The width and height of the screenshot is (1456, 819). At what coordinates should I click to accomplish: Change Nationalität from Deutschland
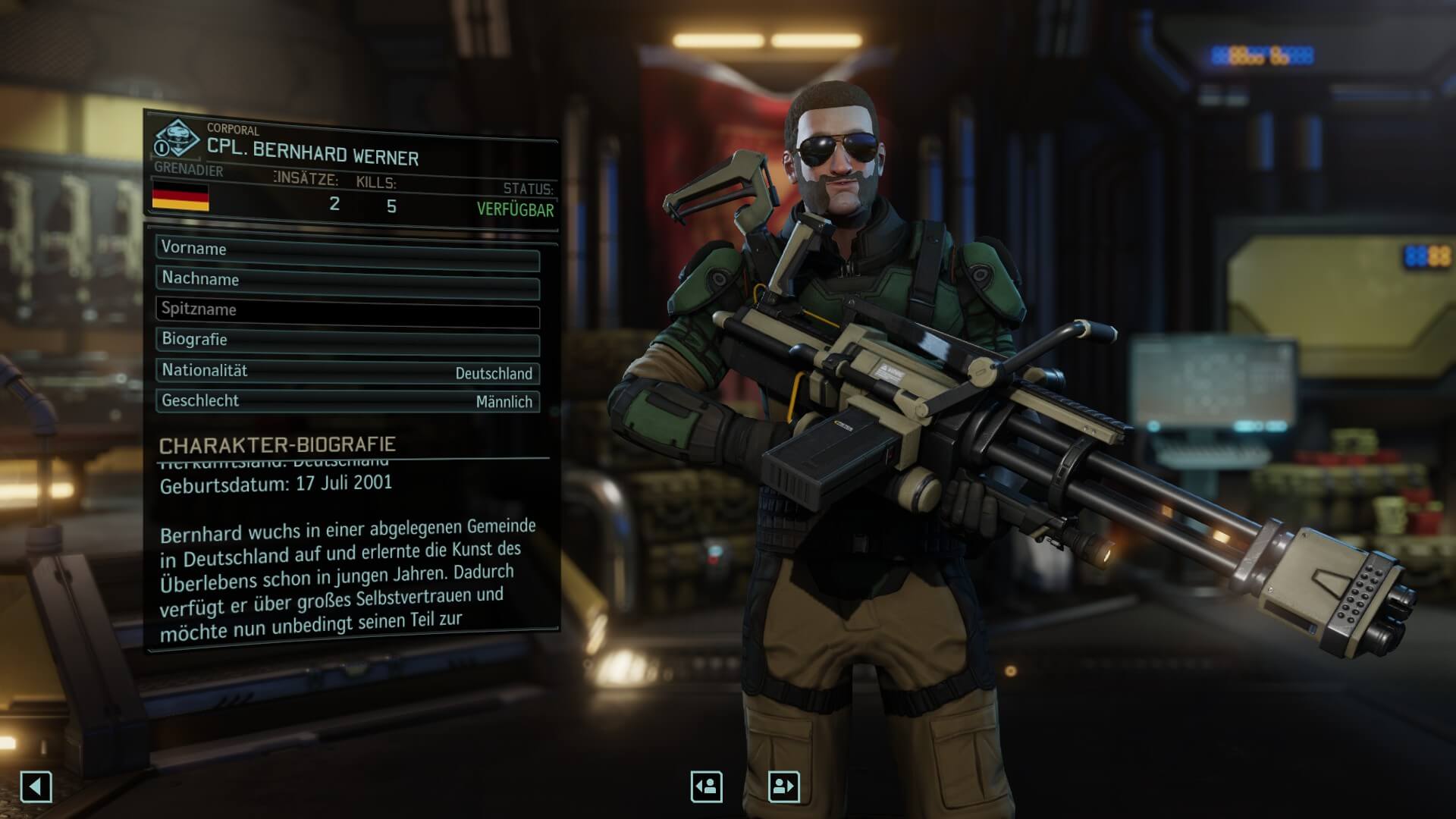(347, 372)
